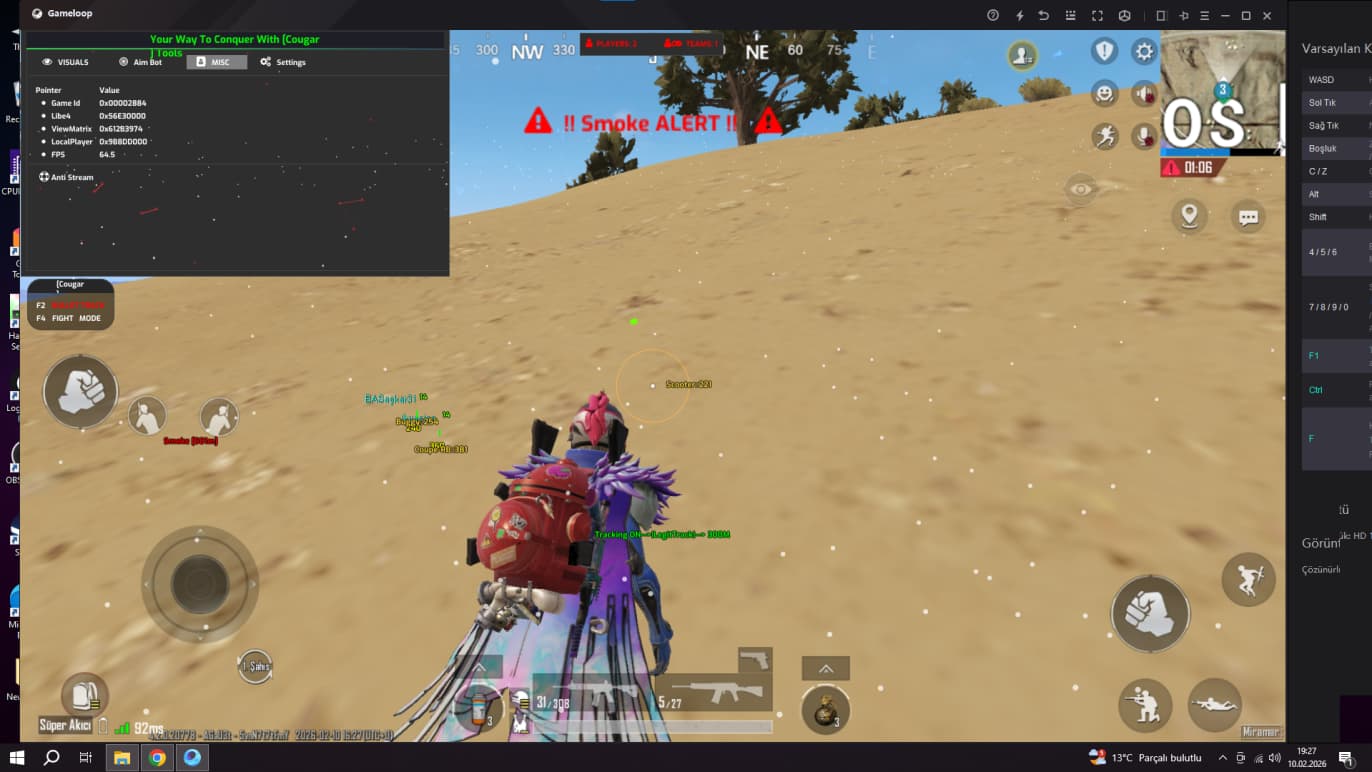The height and width of the screenshot is (772, 1372).
Task: Open the keyboard mapping icon in GameLoop toolbar
Action: coord(1069,15)
